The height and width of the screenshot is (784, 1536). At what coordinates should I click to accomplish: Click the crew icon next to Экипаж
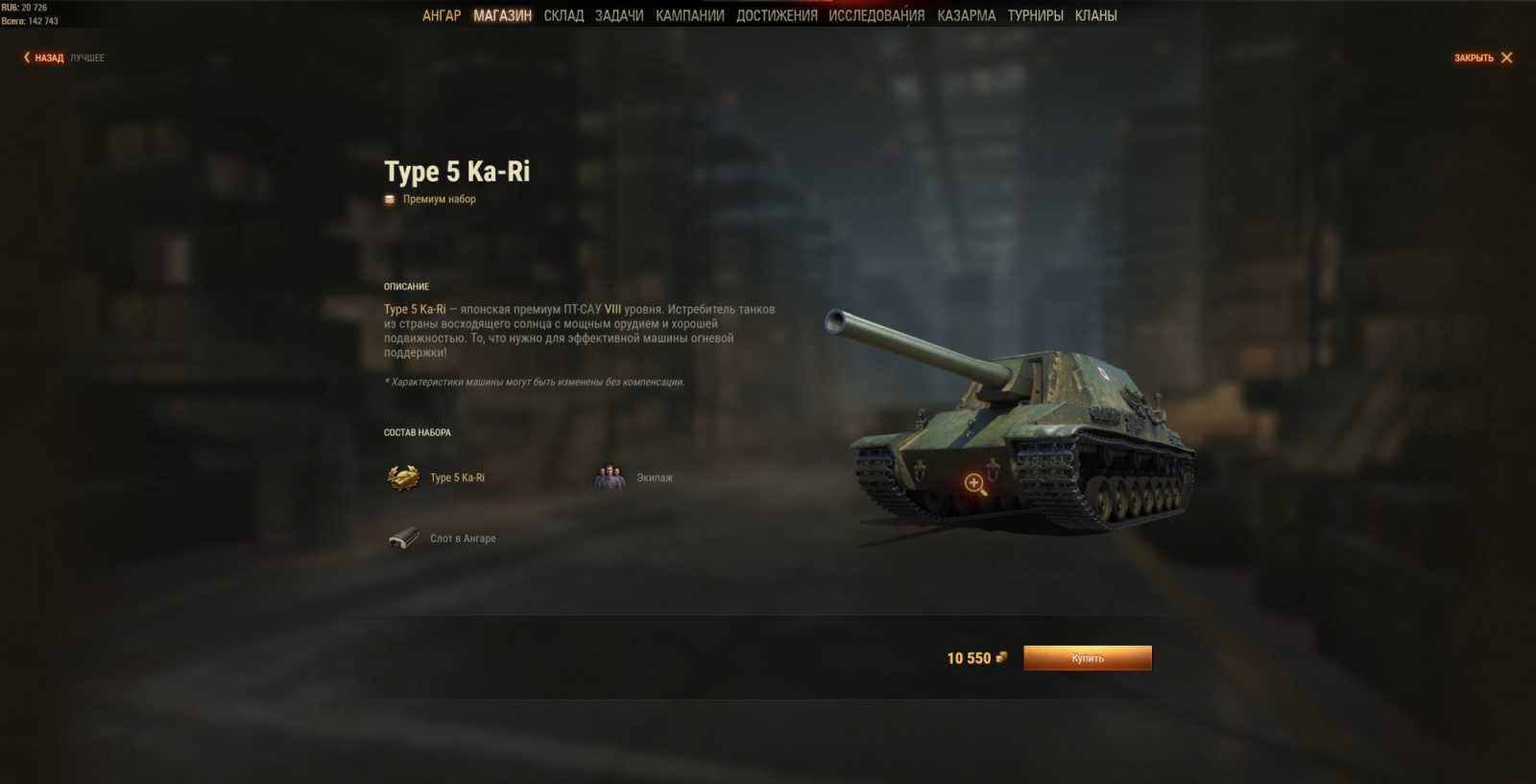[x=609, y=476]
